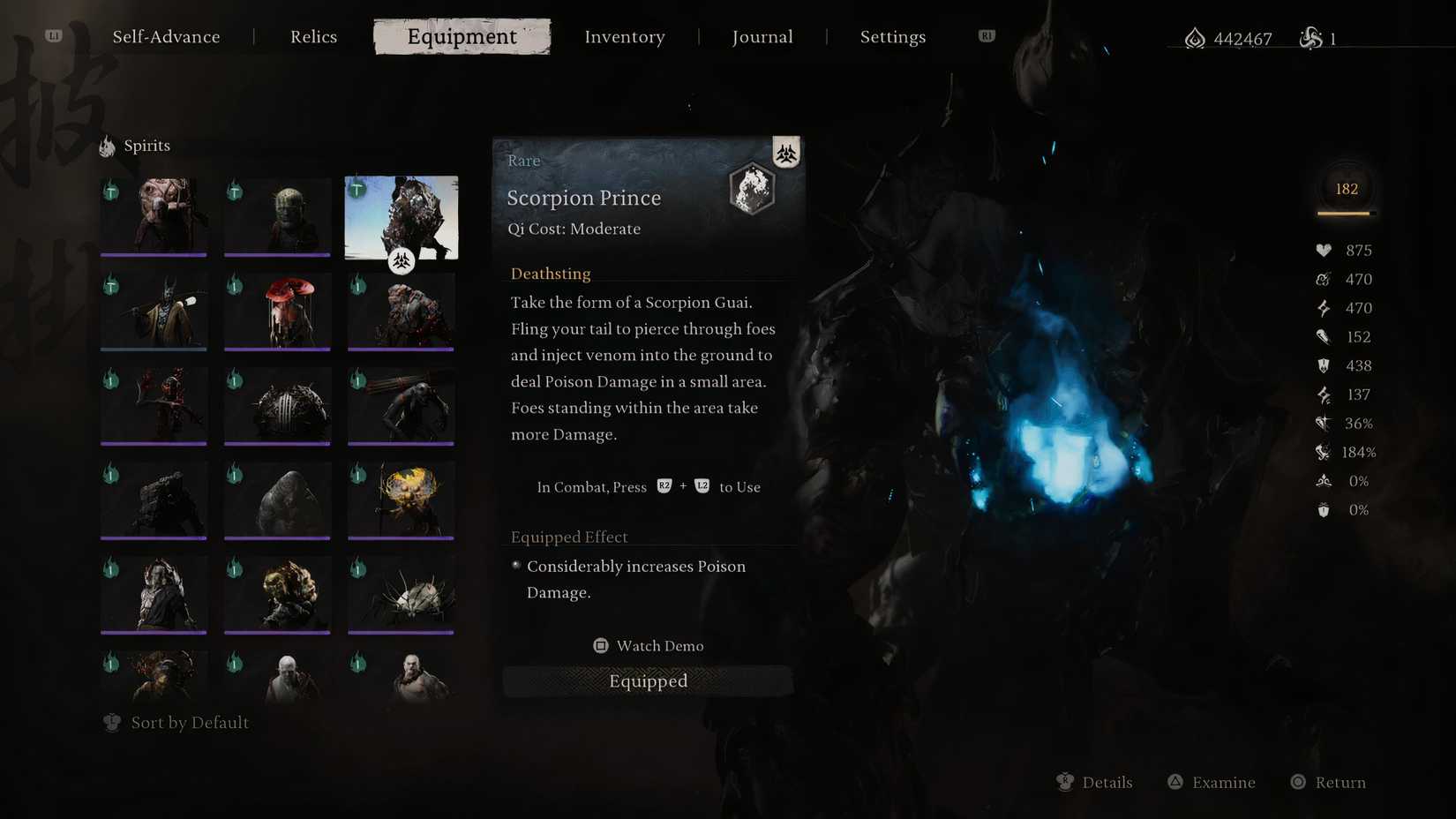Open the Relics section
This screenshot has width=1456, height=819.
click(x=313, y=36)
